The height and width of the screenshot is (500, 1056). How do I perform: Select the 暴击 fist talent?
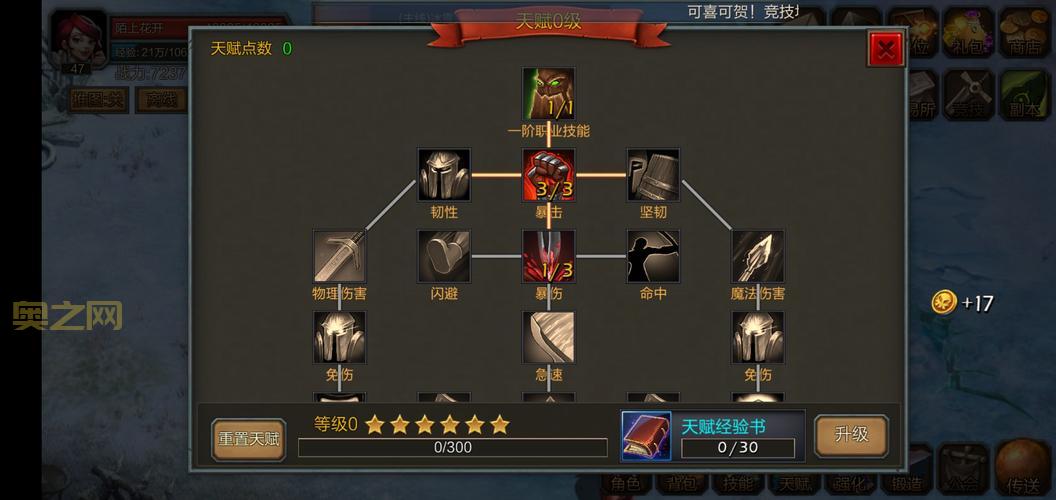(x=548, y=175)
